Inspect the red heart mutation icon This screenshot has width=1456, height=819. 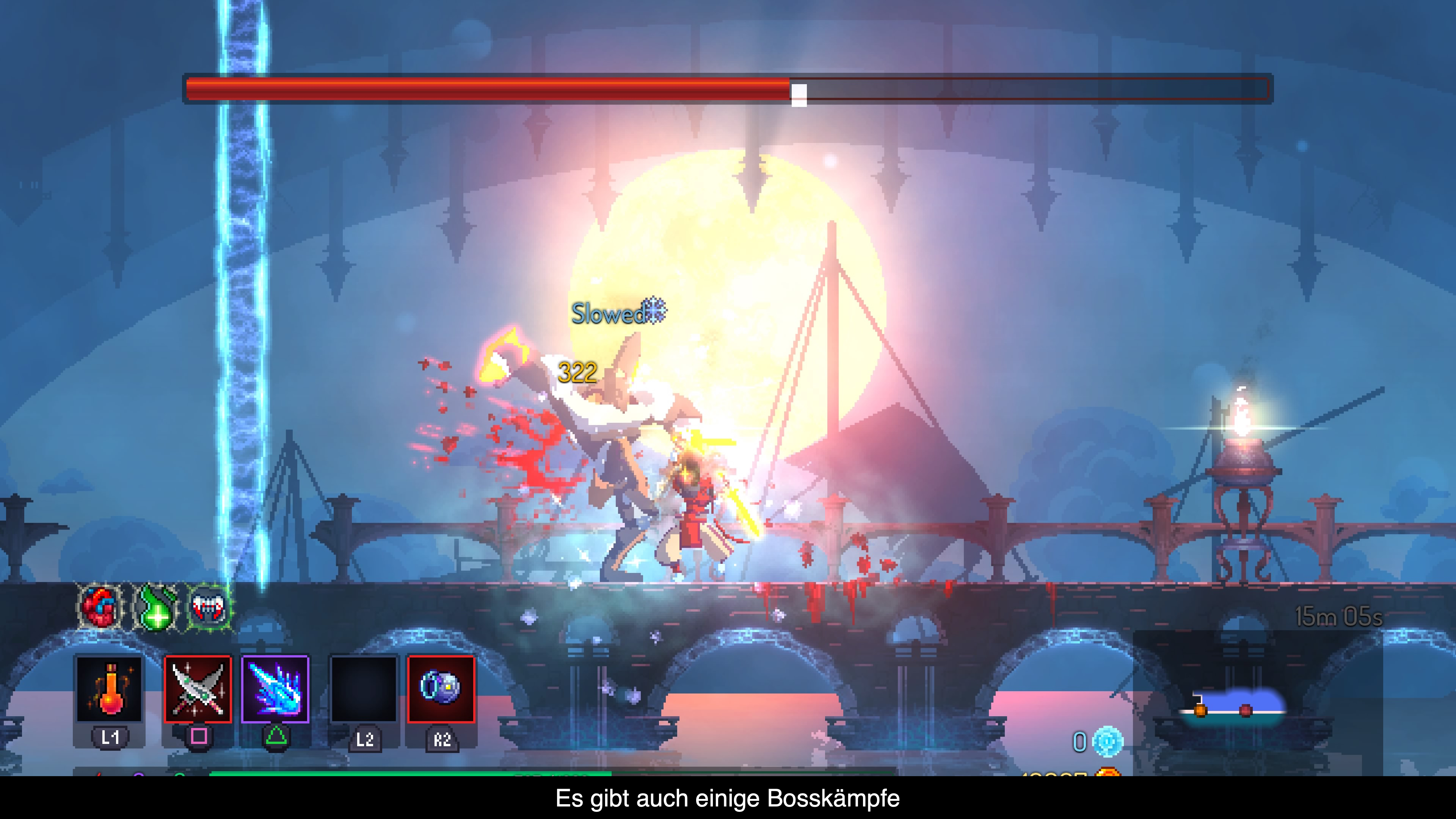100,607
